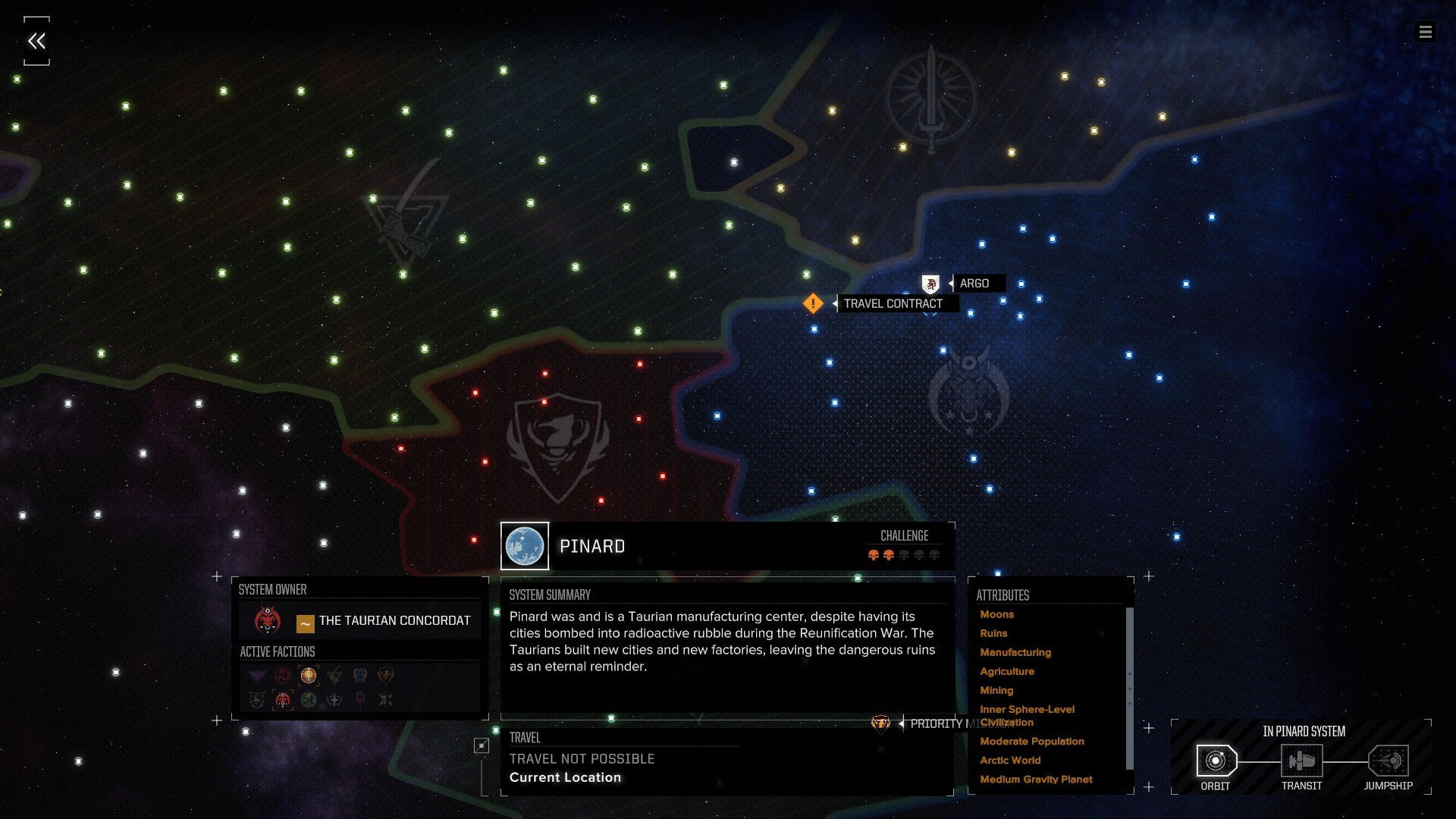Toggle the small expand icon beside Travel panel
The height and width of the screenshot is (819, 1456).
tap(482, 745)
